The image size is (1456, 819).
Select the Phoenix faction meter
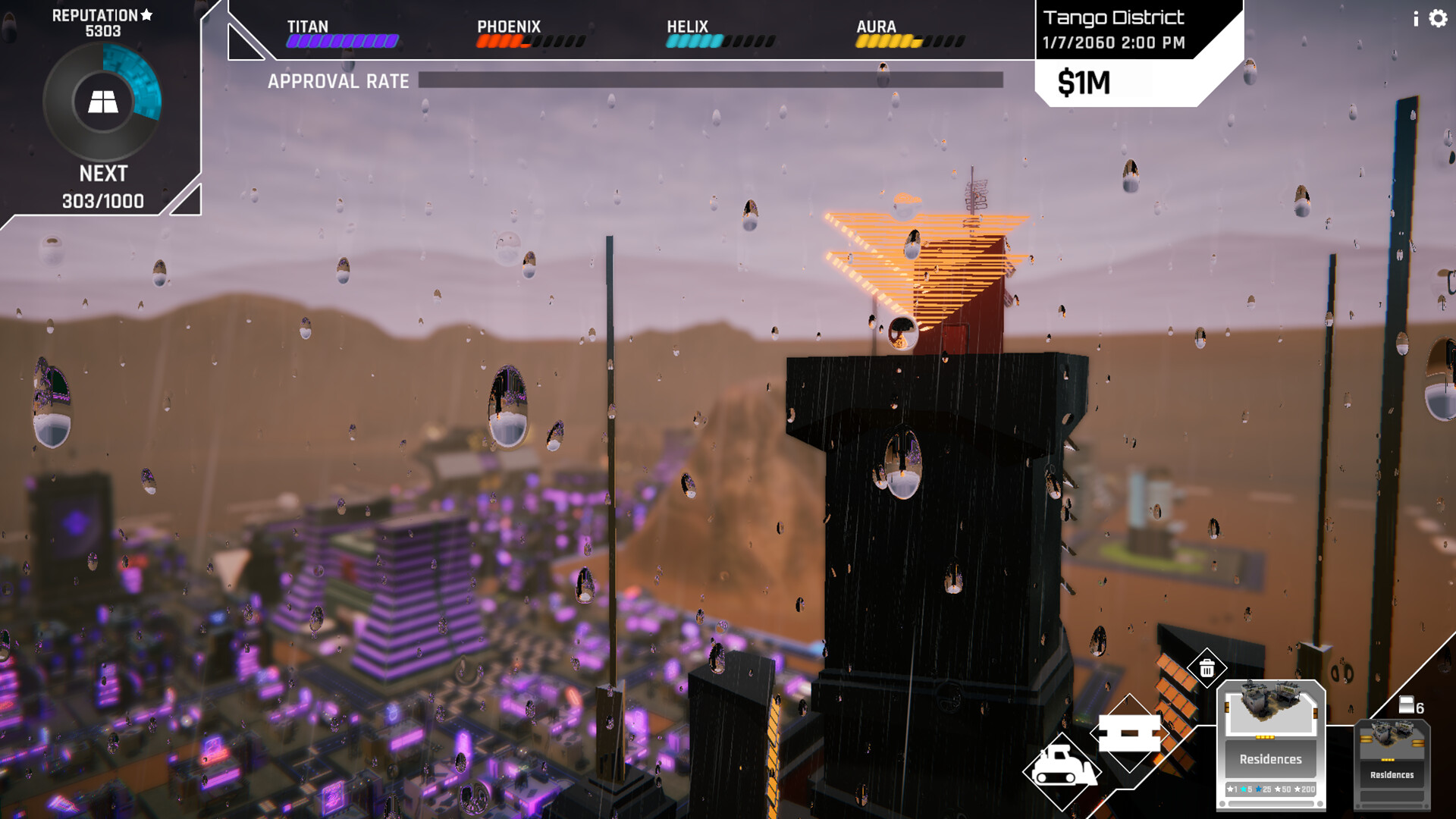pos(531,34)
